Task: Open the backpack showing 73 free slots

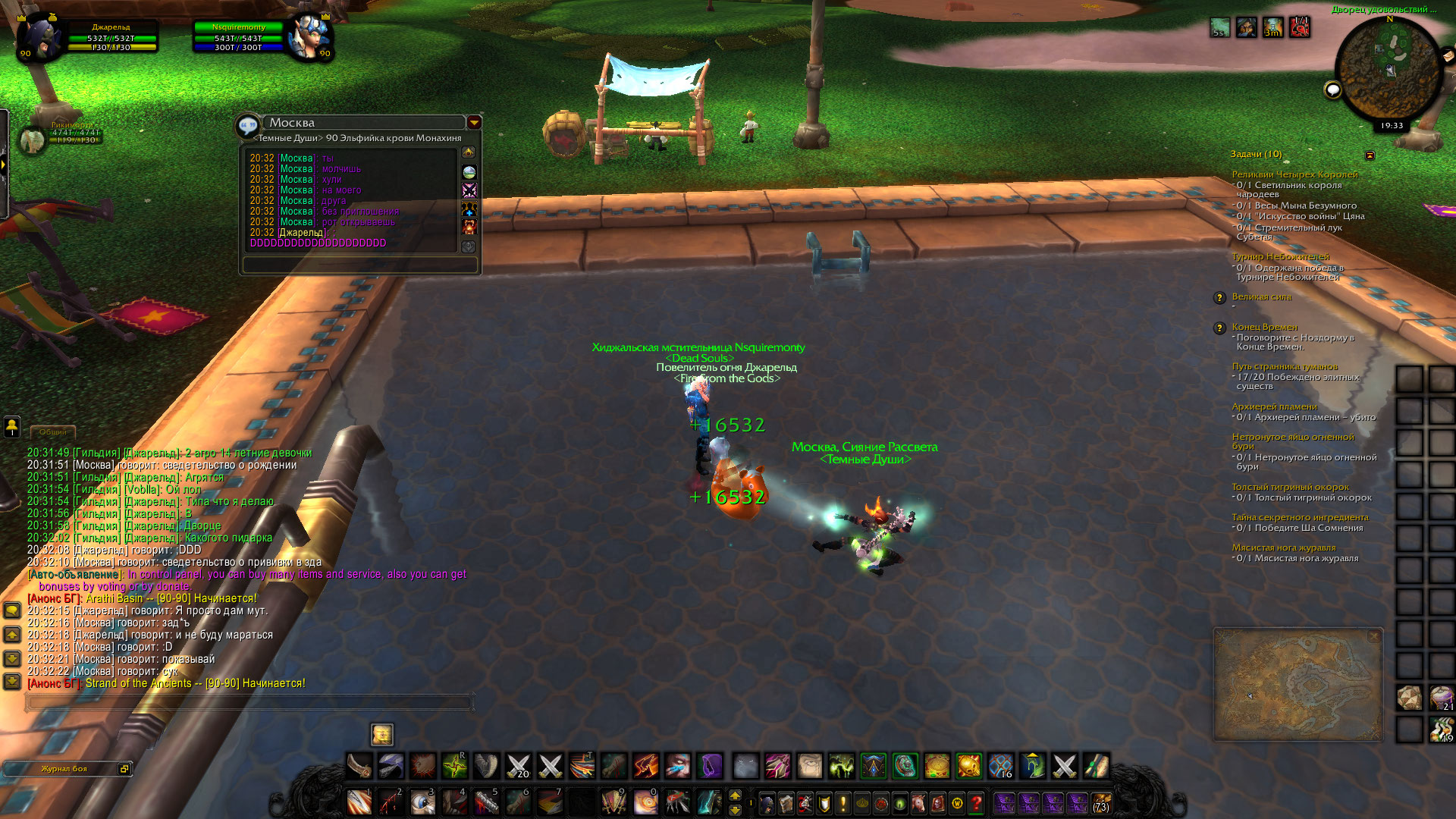Action: point(1101,802)
